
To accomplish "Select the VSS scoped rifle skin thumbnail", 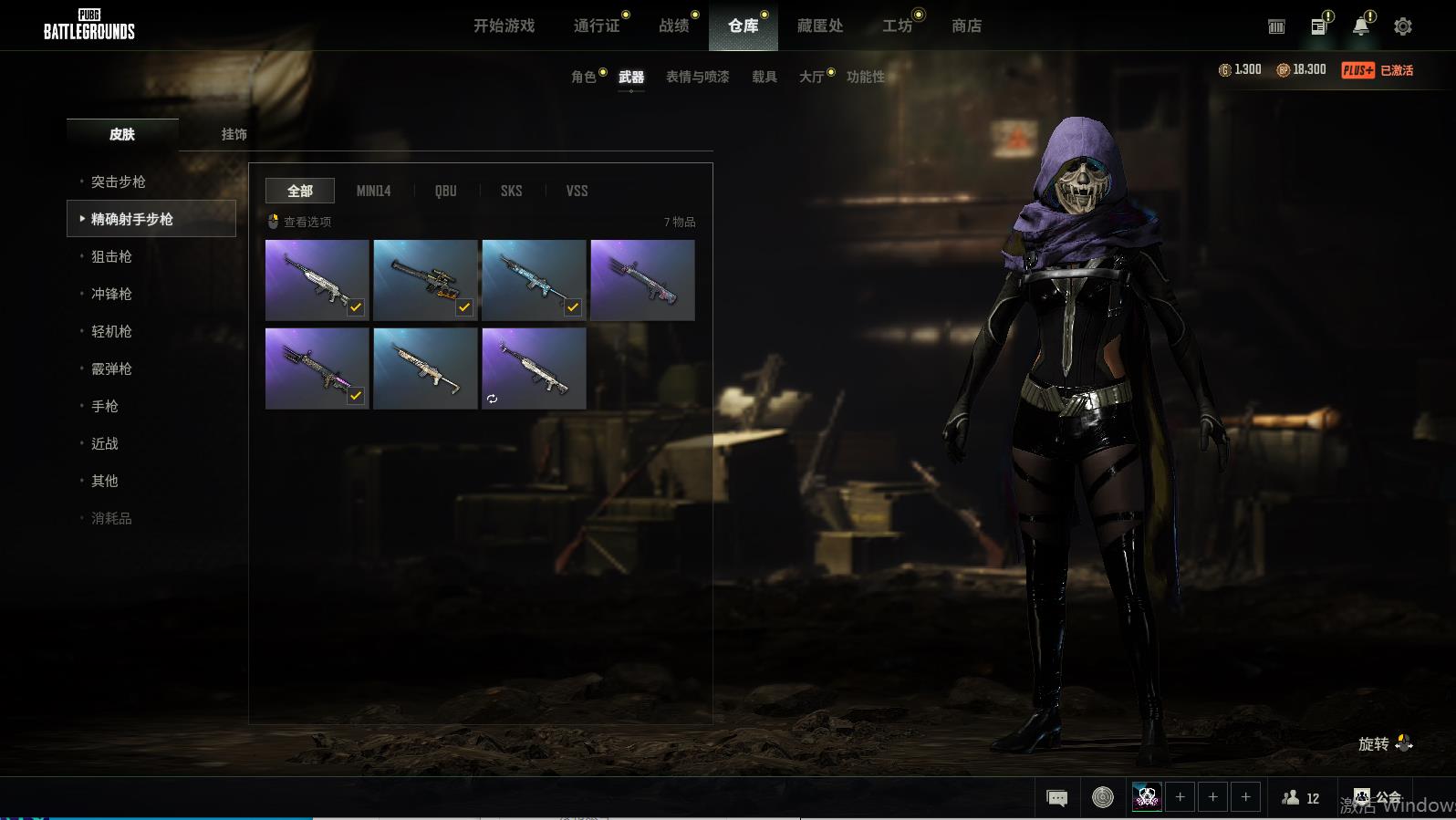I will click(425, 280).
